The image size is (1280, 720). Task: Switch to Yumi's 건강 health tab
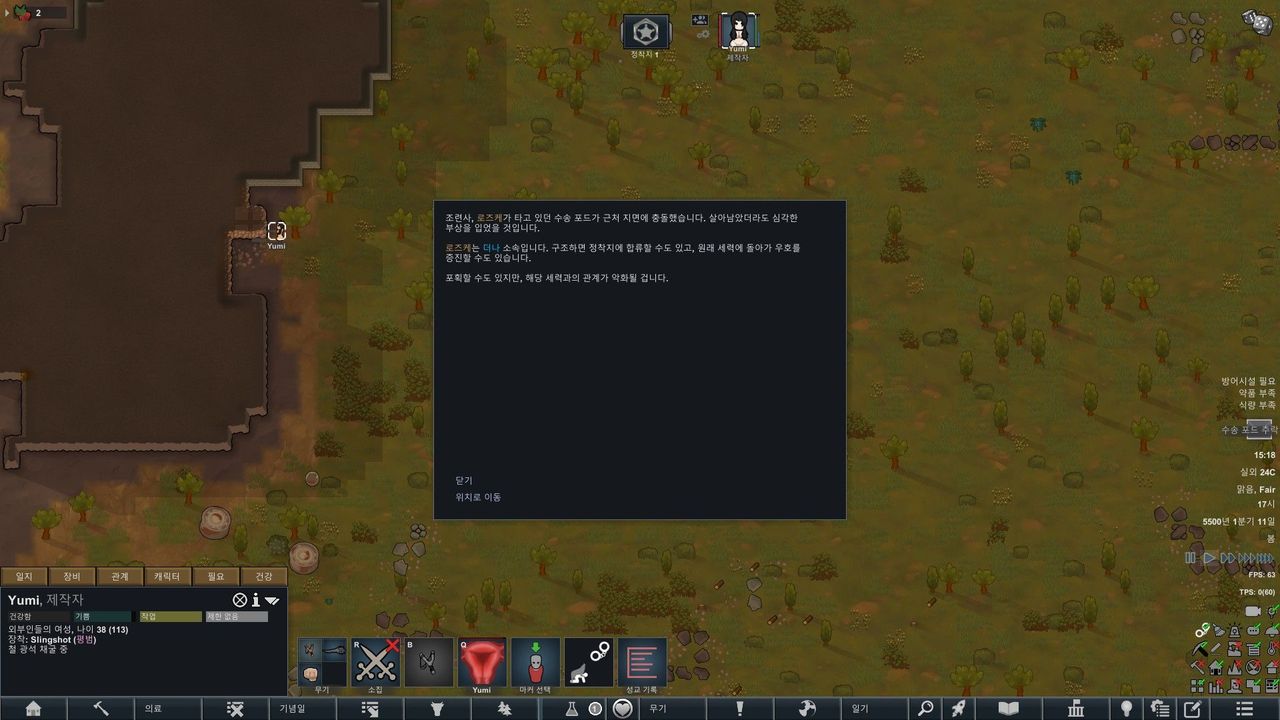(265, 576)
